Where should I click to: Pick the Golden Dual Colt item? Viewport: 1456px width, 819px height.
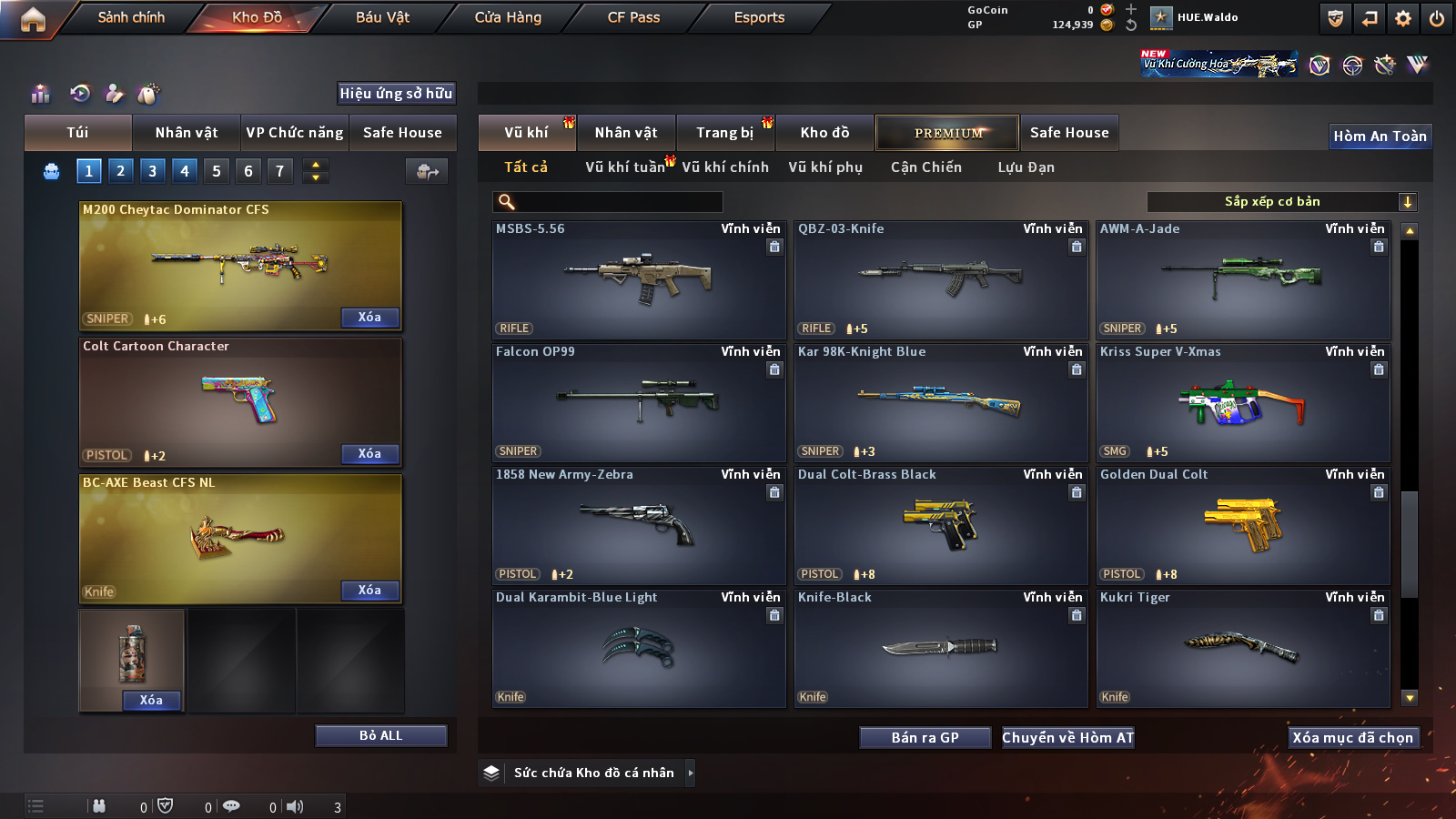click(1243, 525)
